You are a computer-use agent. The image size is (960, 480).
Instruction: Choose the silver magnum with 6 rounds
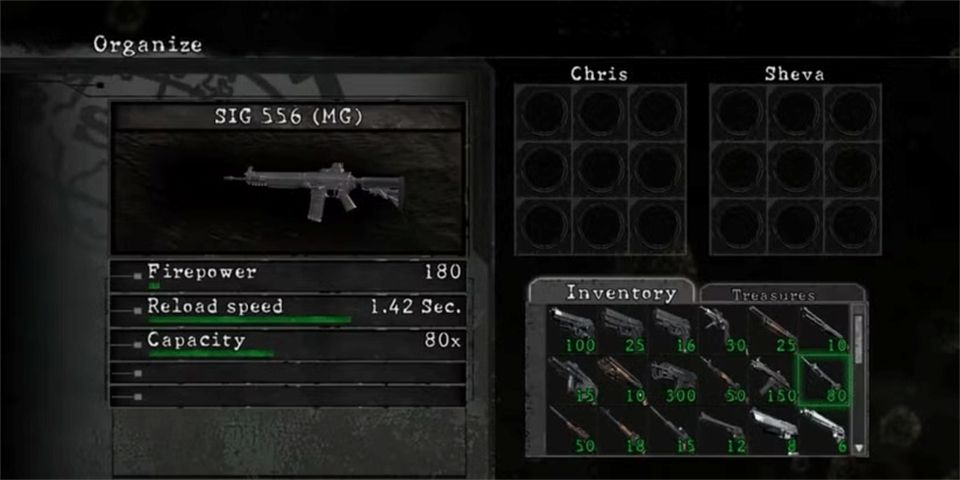(x=822, y=430)
